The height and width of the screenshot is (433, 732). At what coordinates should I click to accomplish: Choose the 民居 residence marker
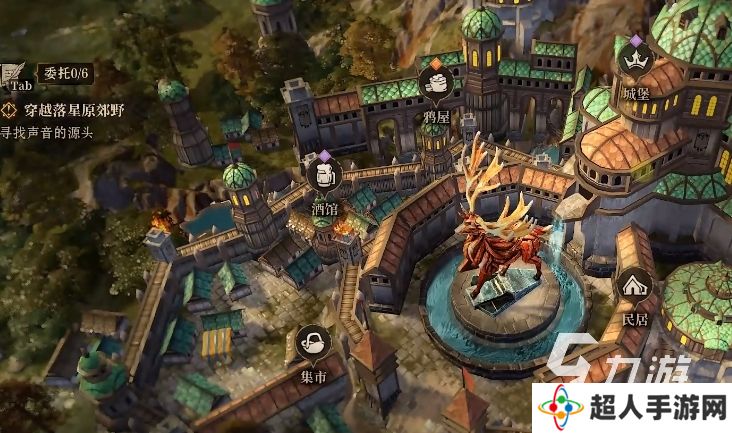(635, 288)
